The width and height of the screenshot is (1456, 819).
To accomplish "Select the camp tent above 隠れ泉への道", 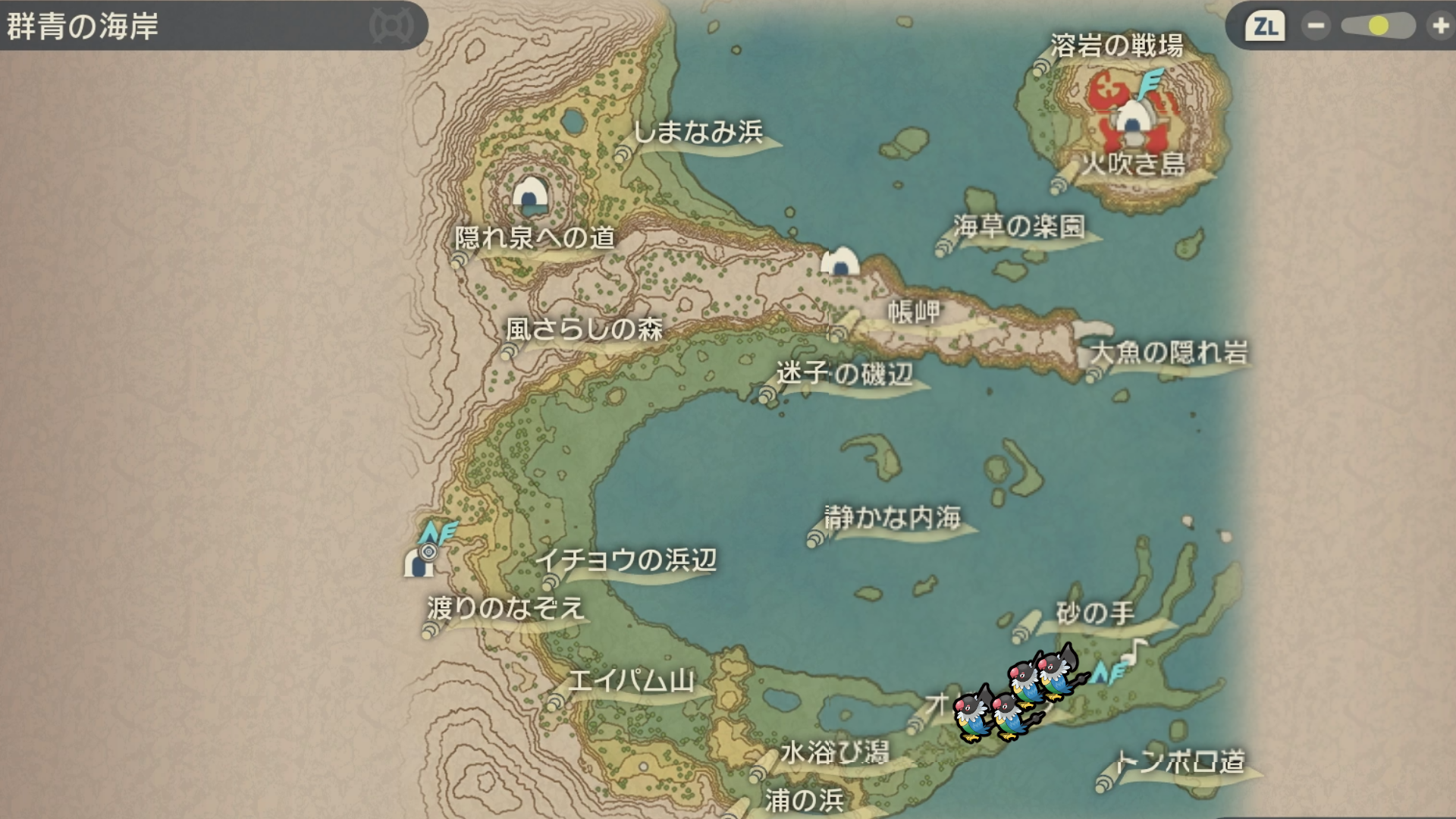I will pyautogui.click(x=530, y=194).
